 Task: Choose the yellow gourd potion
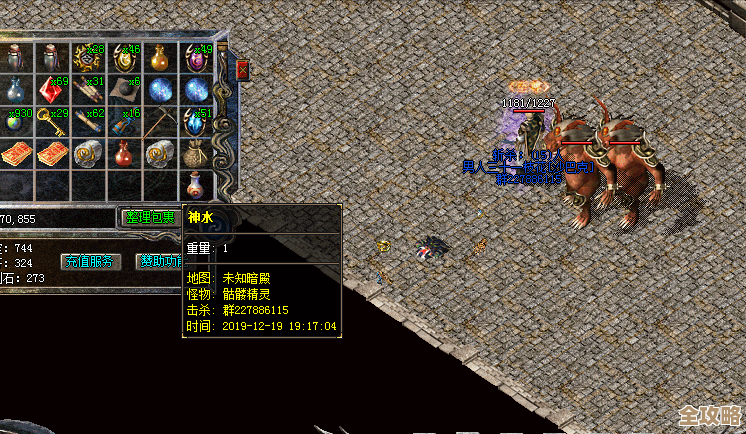point(158,59)
